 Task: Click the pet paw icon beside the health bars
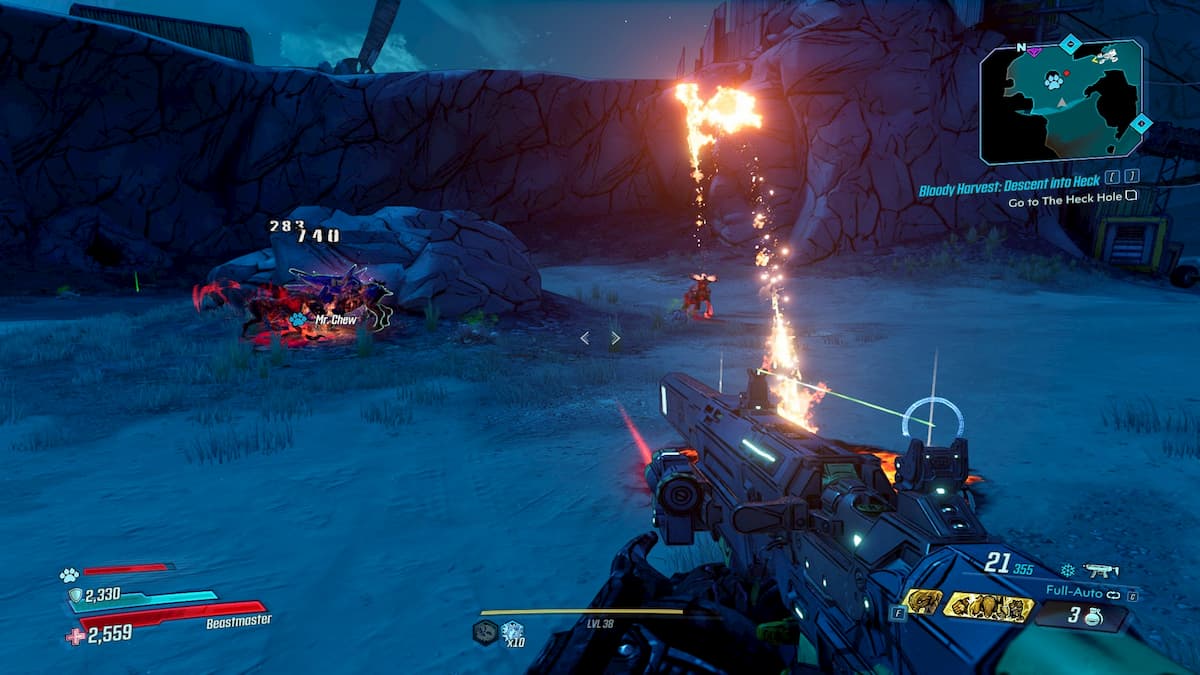[x=68, y=575]
